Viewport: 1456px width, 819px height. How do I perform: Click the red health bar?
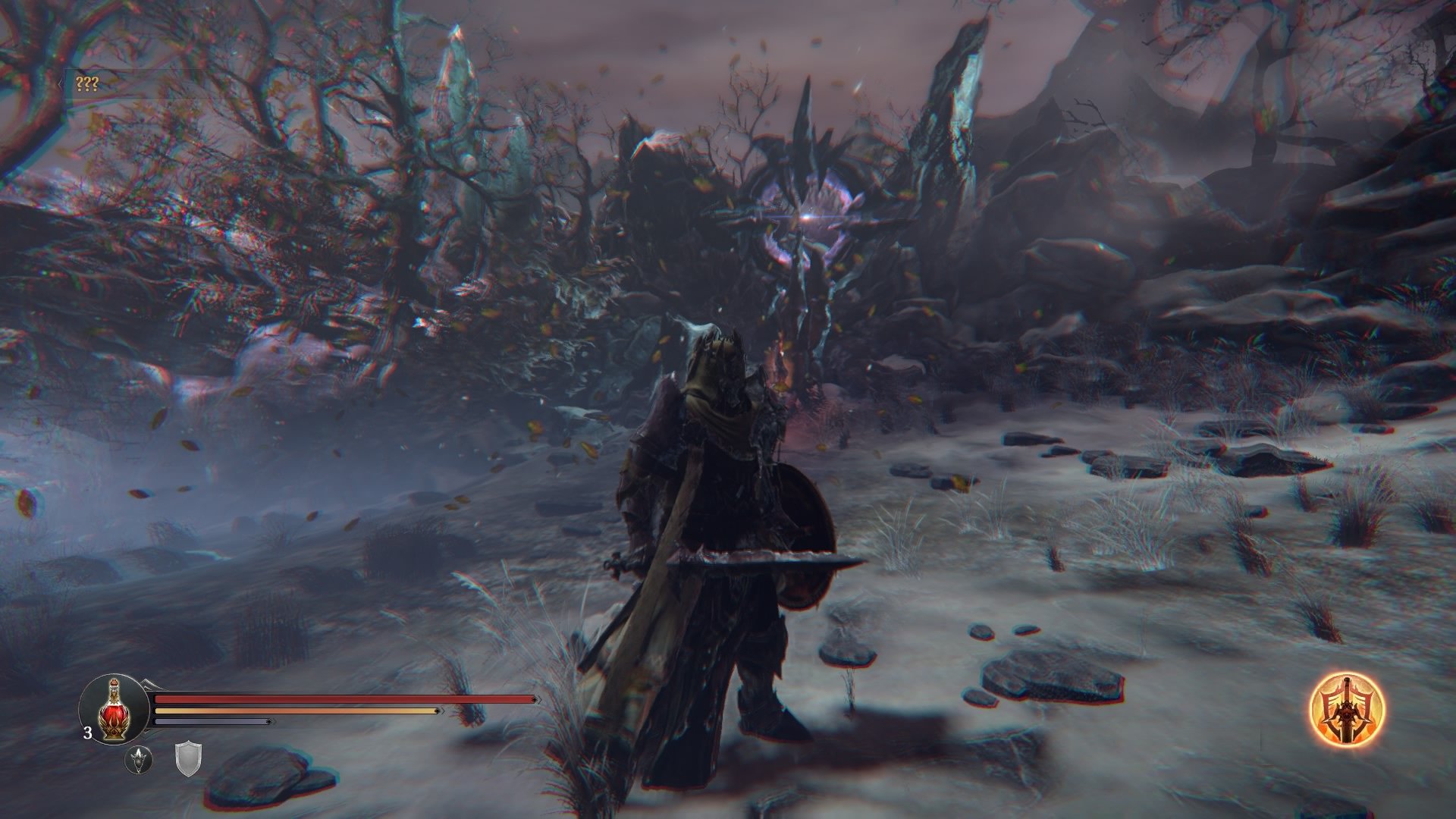[341, 698]
